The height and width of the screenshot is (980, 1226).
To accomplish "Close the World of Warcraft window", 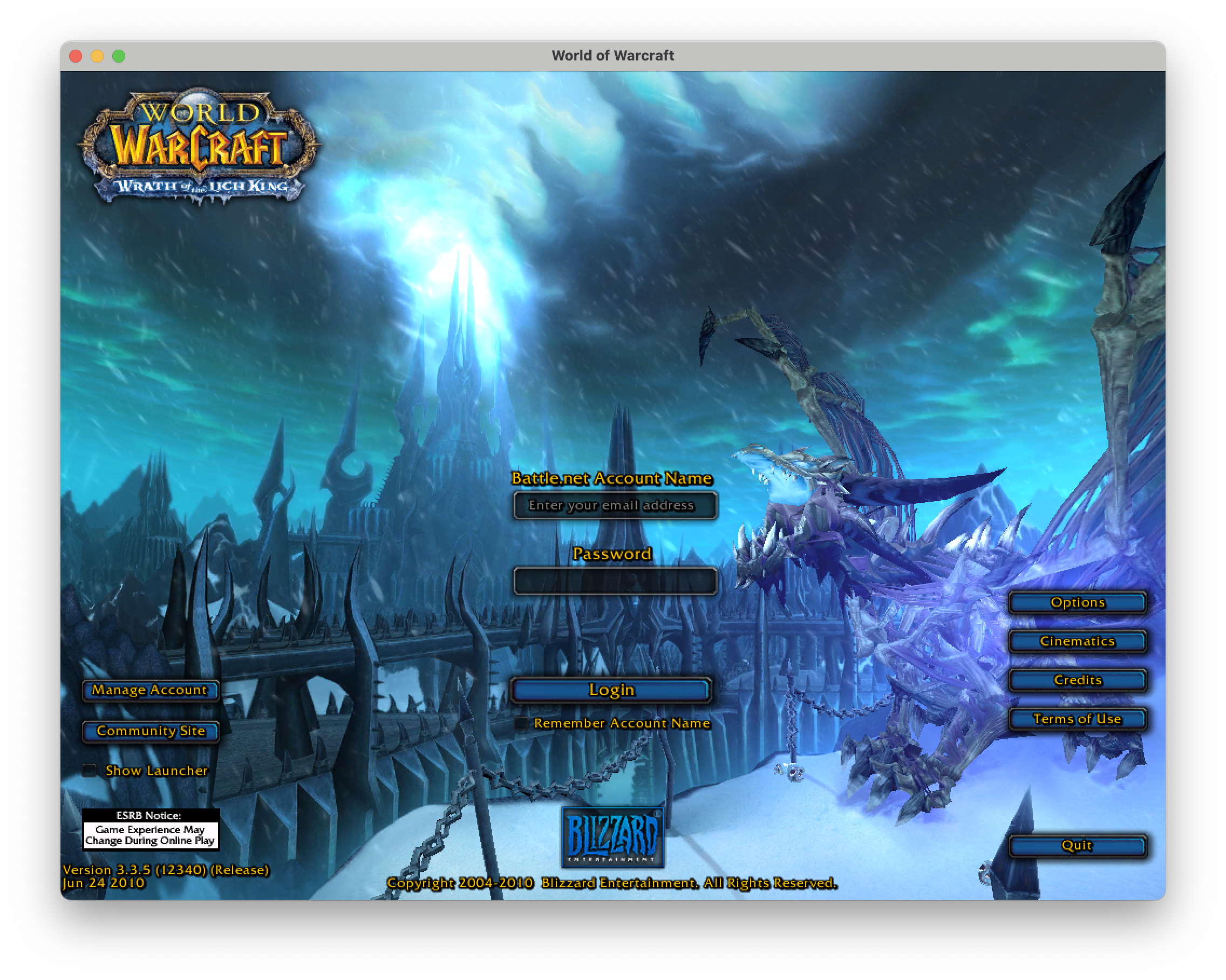I will tap(76, 56).
